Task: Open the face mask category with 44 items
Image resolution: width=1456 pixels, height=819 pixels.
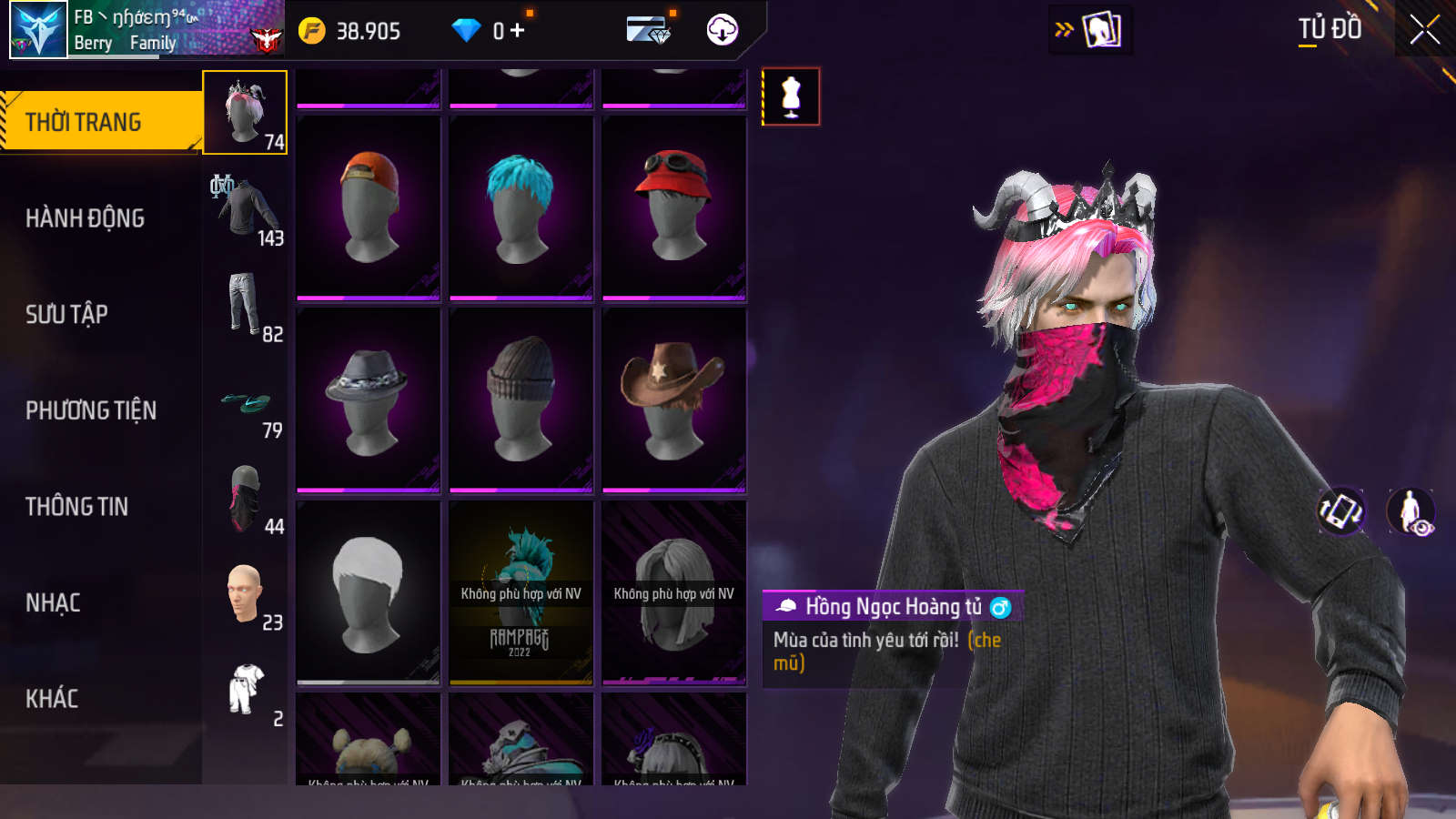Action: pos(246,499)
